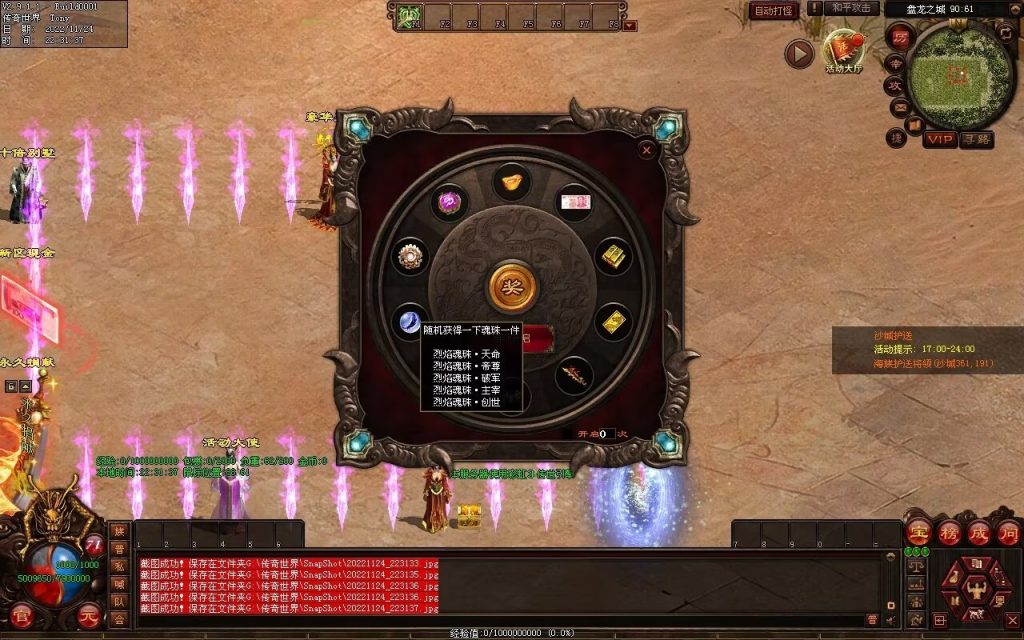Open the VIP panel
This screenshot has height=640, width=1024.
click(x=939, y=139)
